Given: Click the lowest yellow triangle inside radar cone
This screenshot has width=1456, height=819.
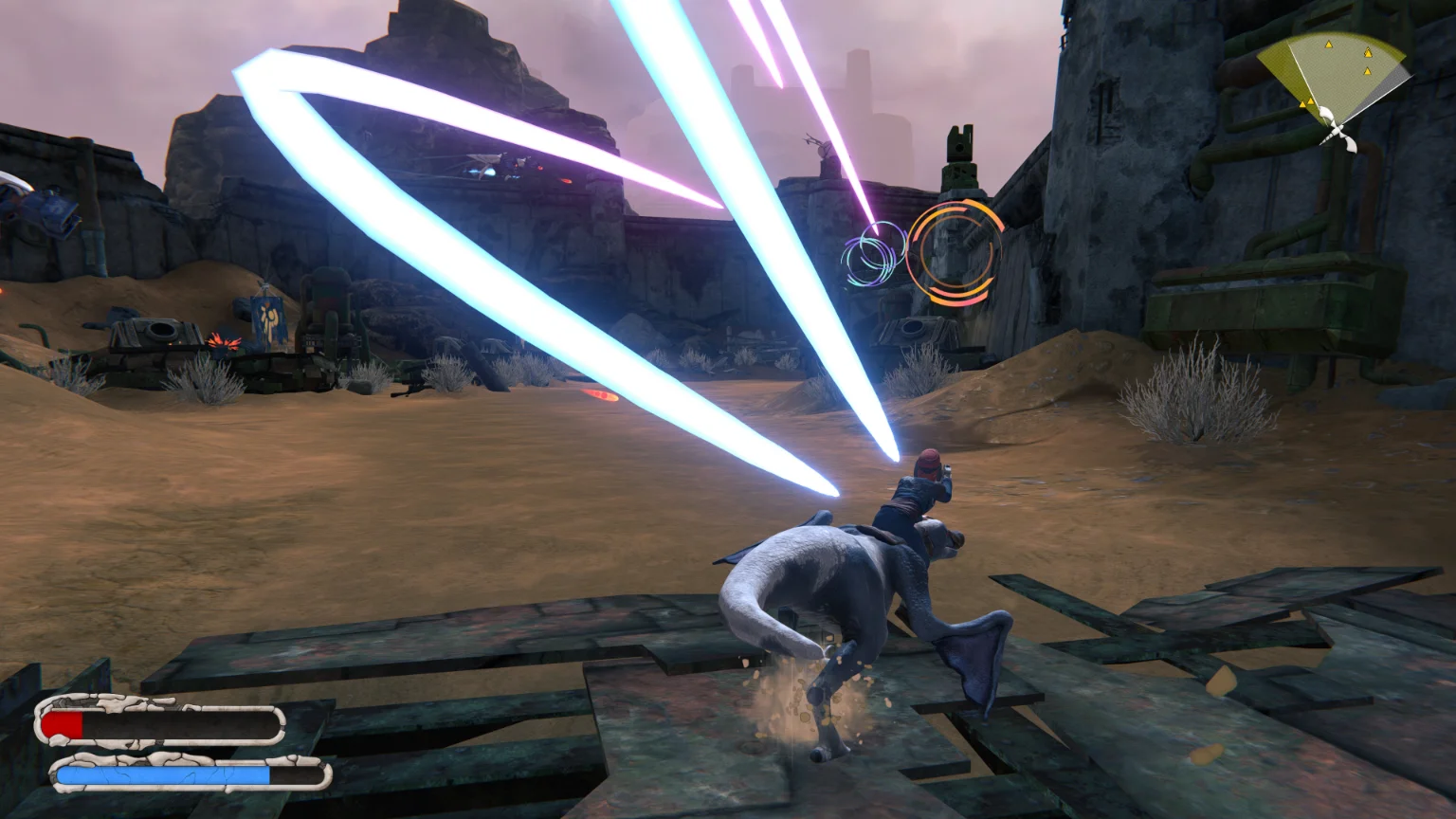Looking at the screenshot, I should 1367,72.
